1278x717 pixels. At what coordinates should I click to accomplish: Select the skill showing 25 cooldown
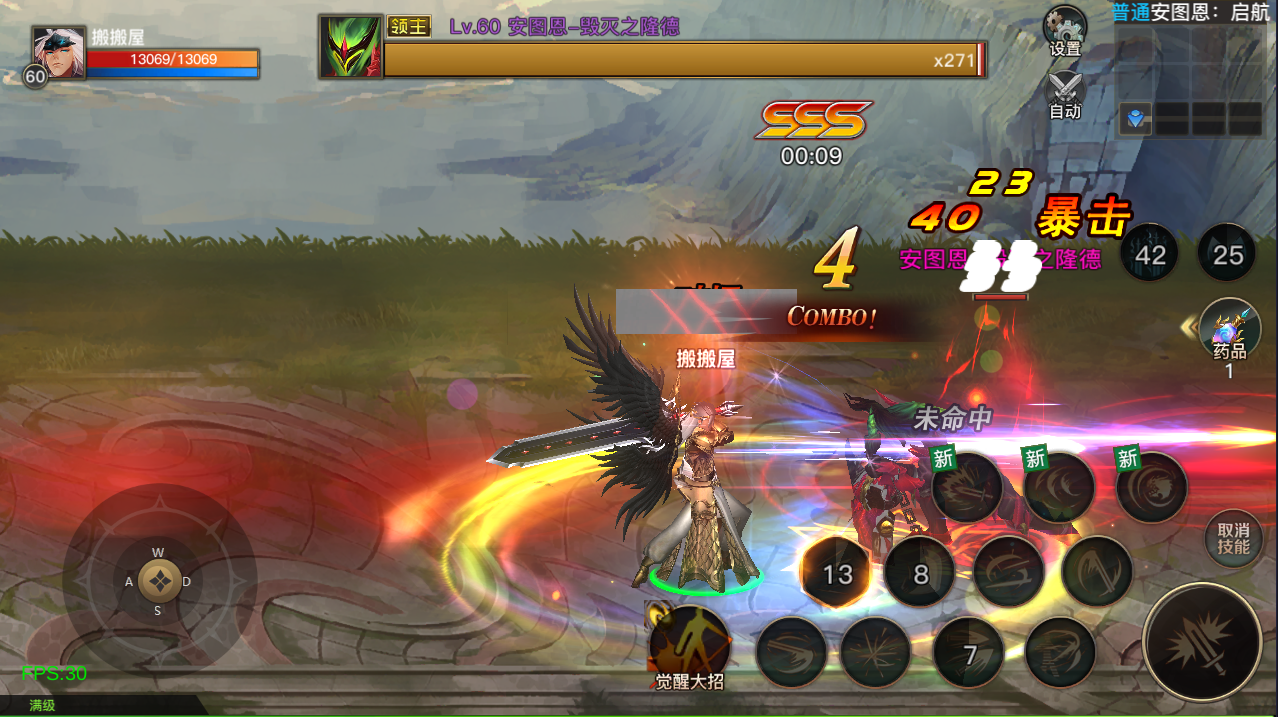coord(1227,255)
